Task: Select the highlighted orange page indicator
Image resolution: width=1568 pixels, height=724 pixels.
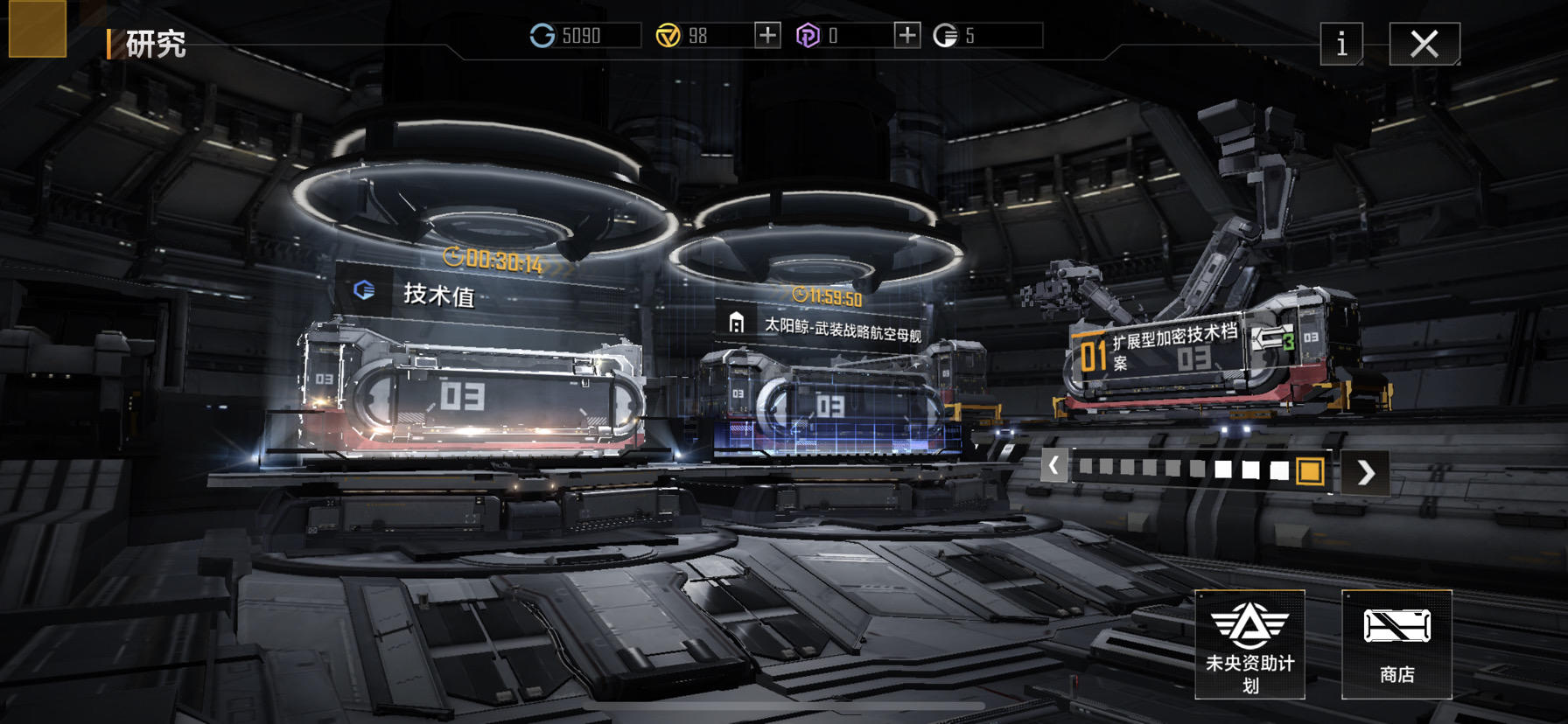Action: 1310,471
